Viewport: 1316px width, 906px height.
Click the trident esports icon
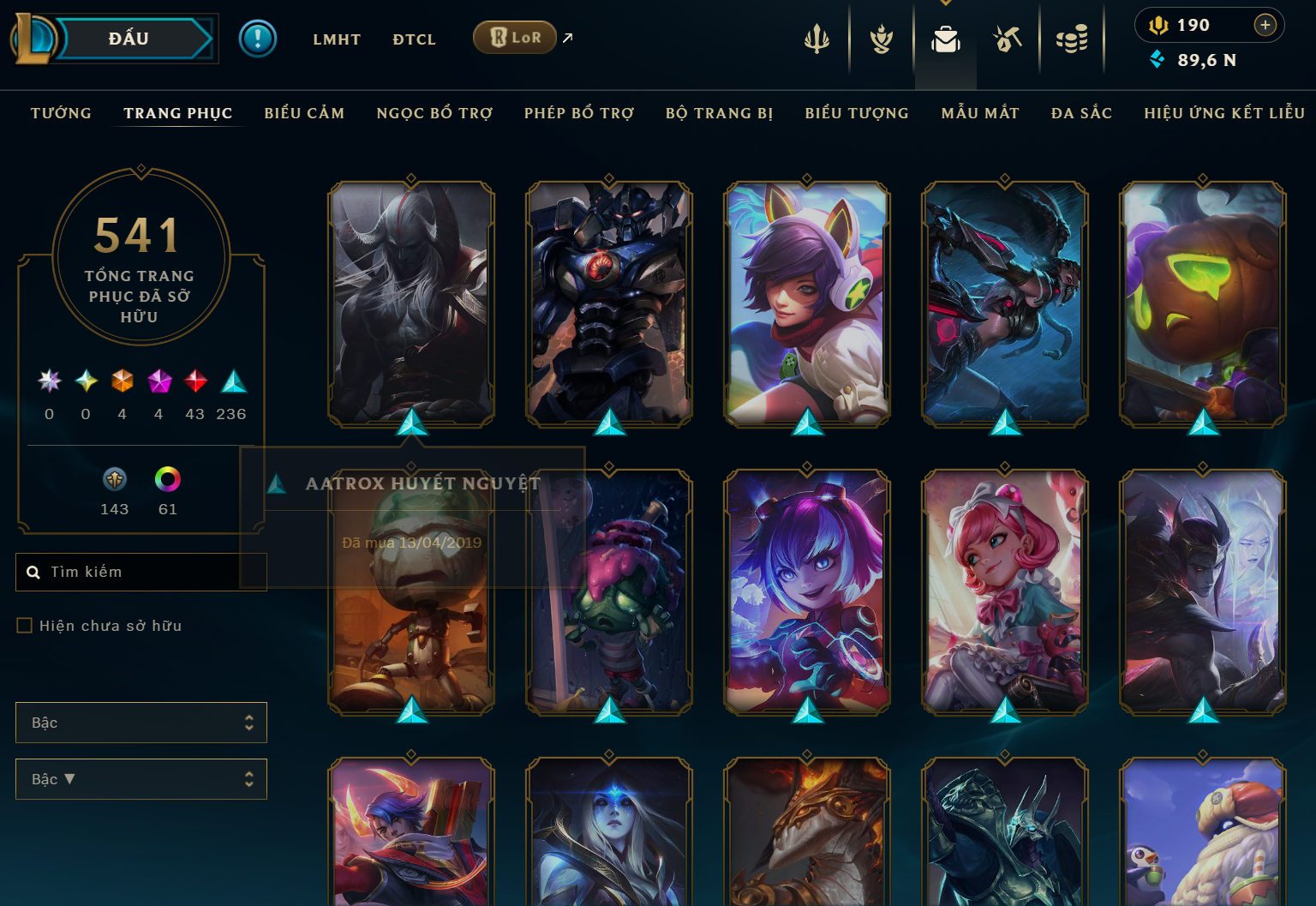pyautogui.click(x=816, y=39)
